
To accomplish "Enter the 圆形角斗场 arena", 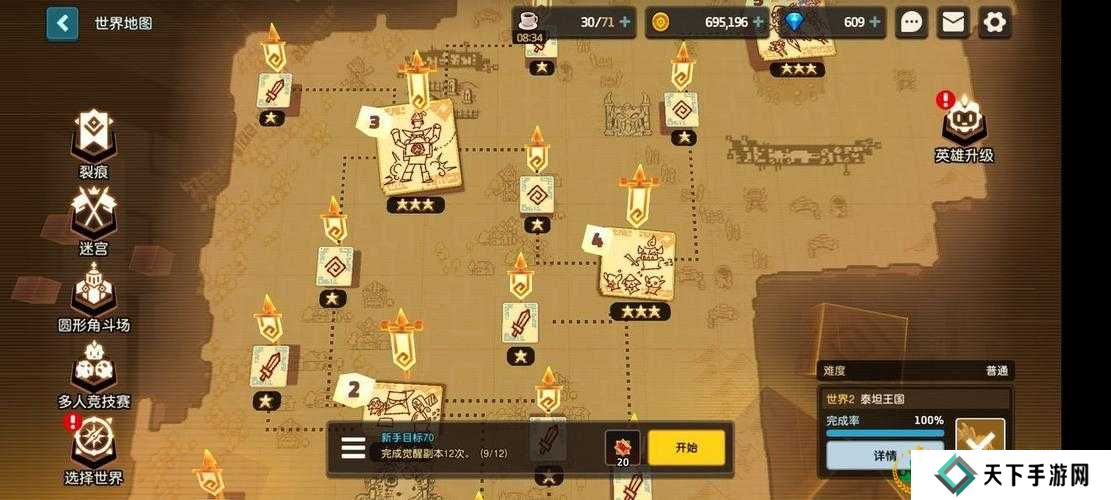I will 94,297.
